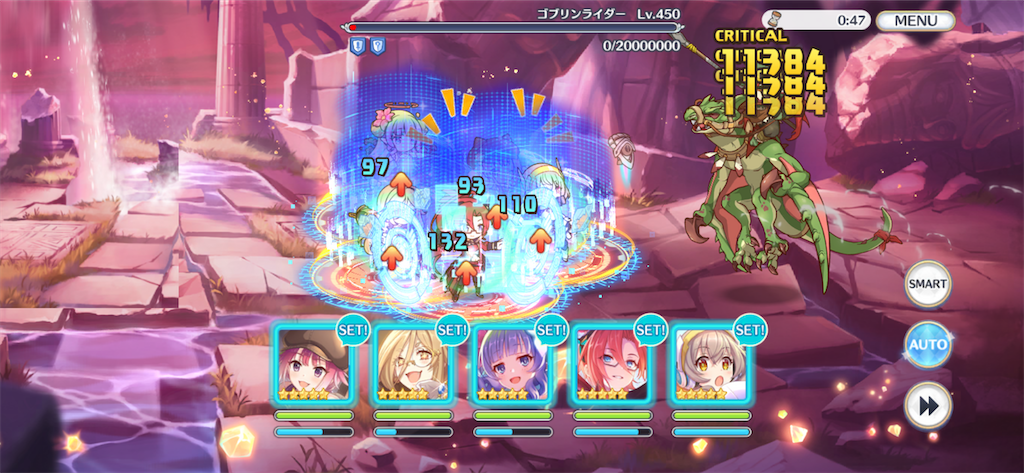Screen dimensions: 1024x473
Task: Toggle the SMART mode button
Action: point(927,285)
